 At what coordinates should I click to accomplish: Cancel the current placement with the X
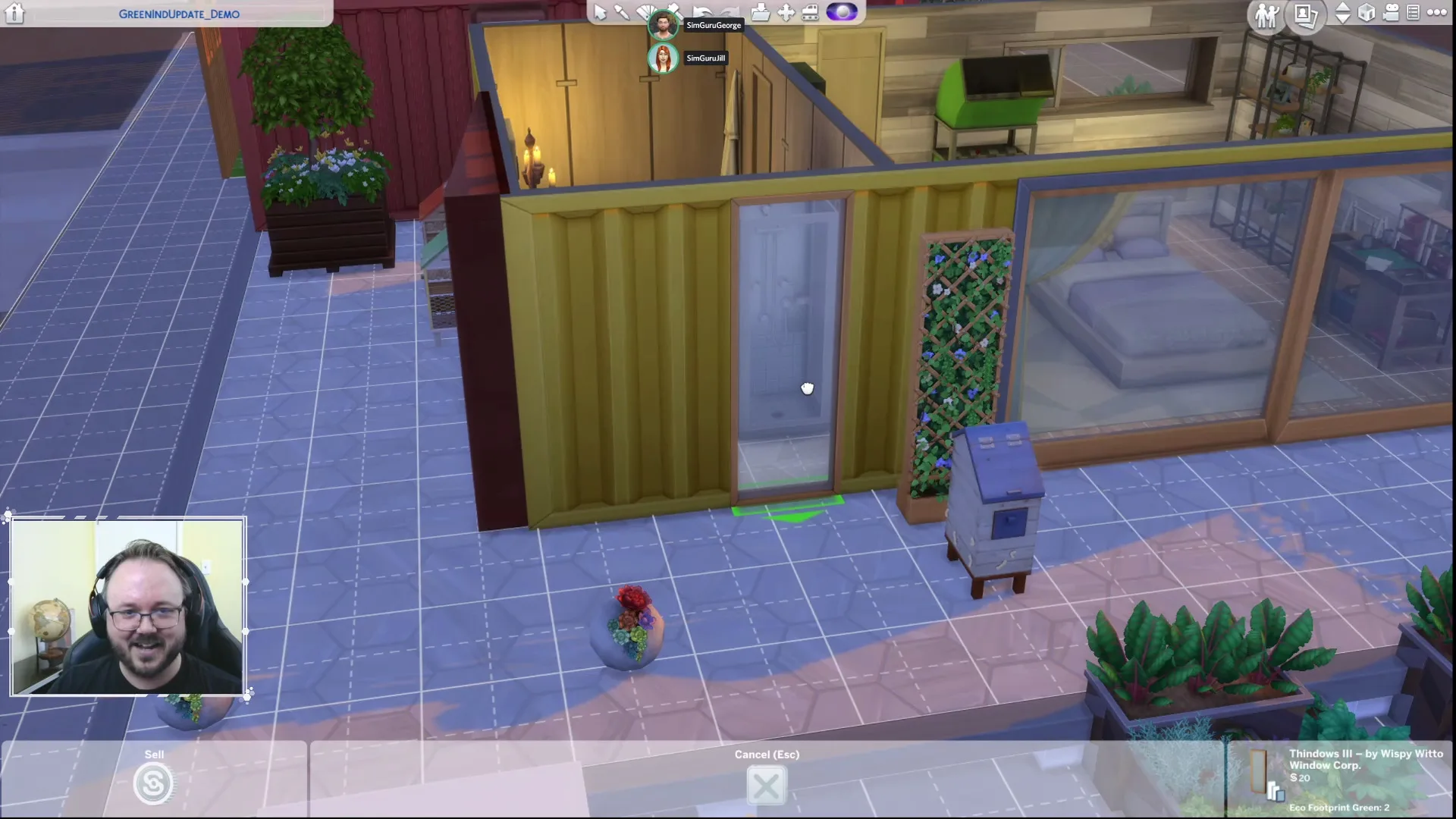coord(766,786)
